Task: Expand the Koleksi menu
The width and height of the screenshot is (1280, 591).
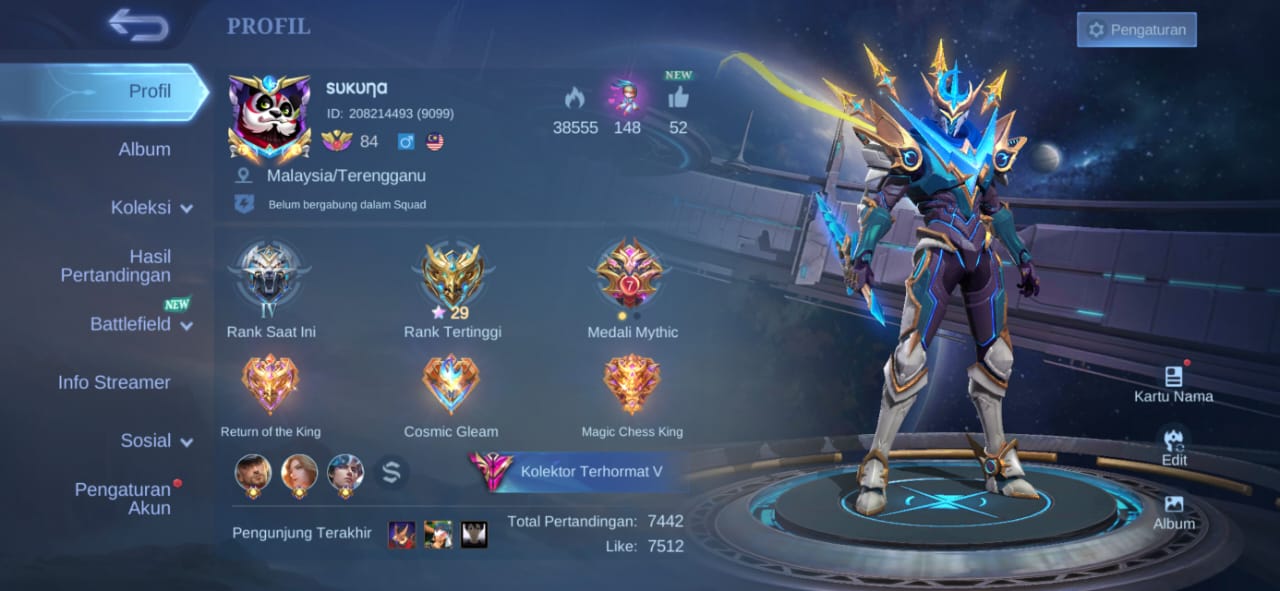Action: (151, 208)
